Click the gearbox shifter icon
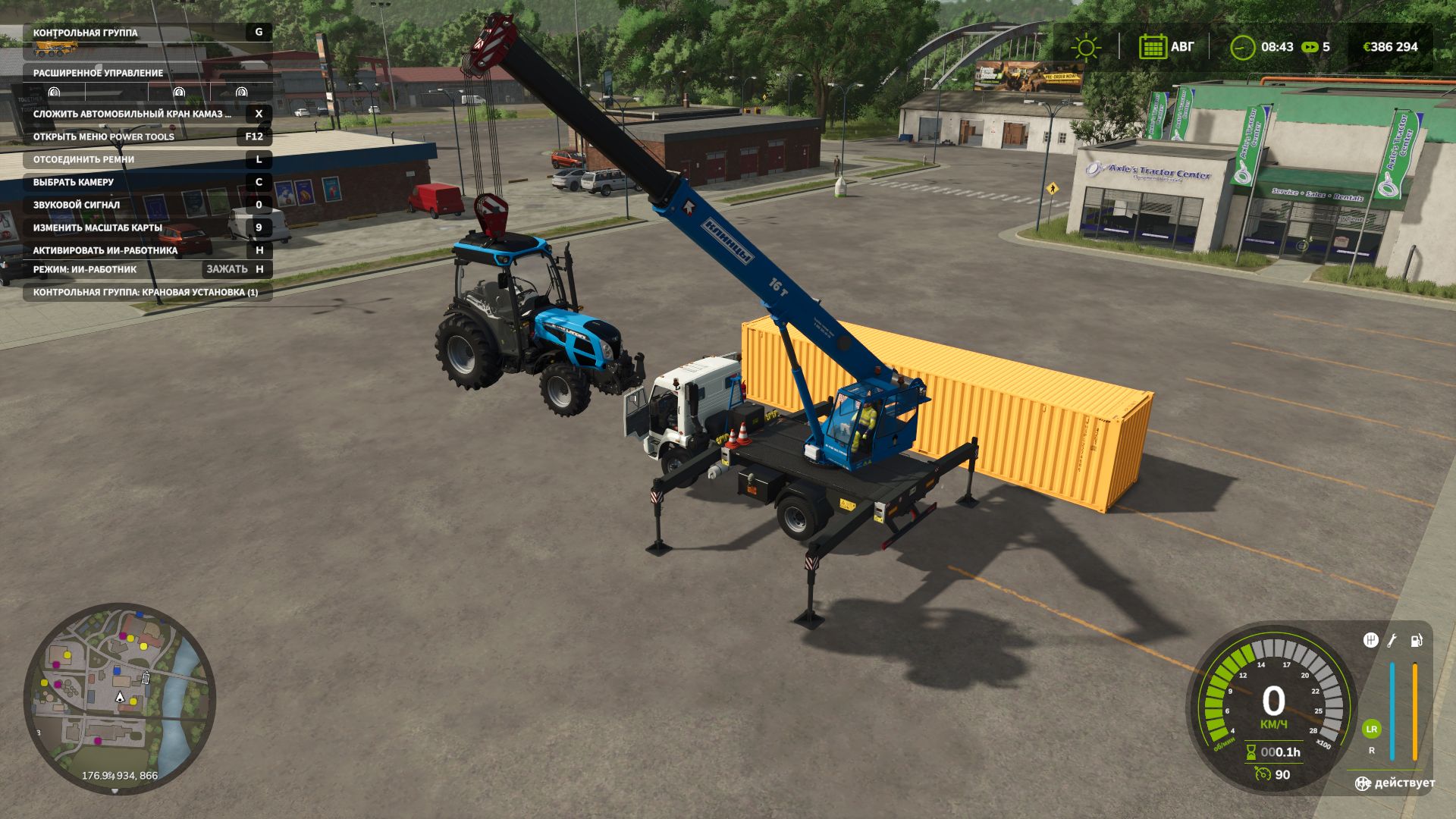 [1370, 640]
